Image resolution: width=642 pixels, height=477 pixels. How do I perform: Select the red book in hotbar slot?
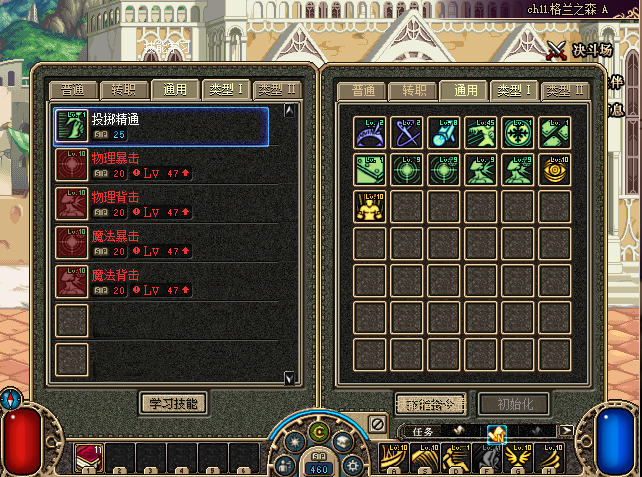coord(88,458)
